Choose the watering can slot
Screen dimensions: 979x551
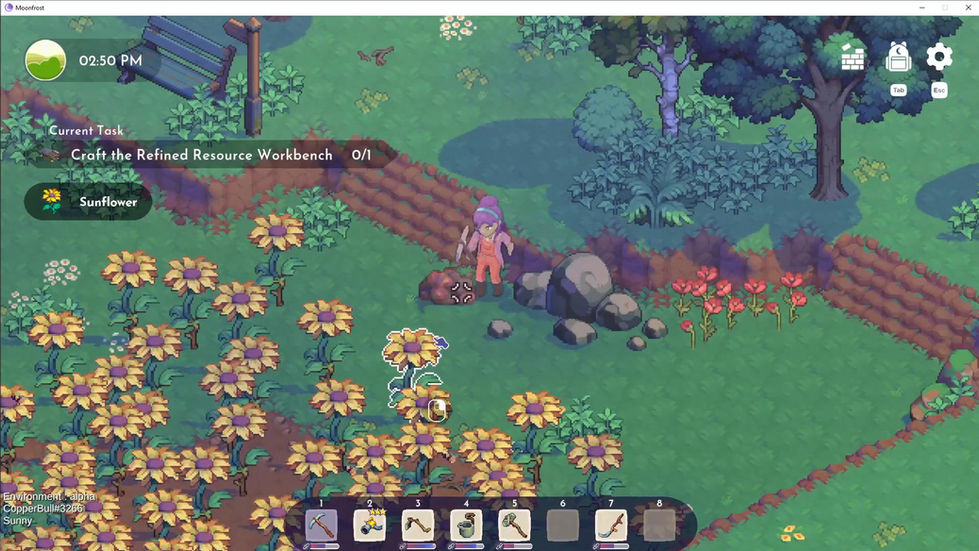(x=466, y=526)
